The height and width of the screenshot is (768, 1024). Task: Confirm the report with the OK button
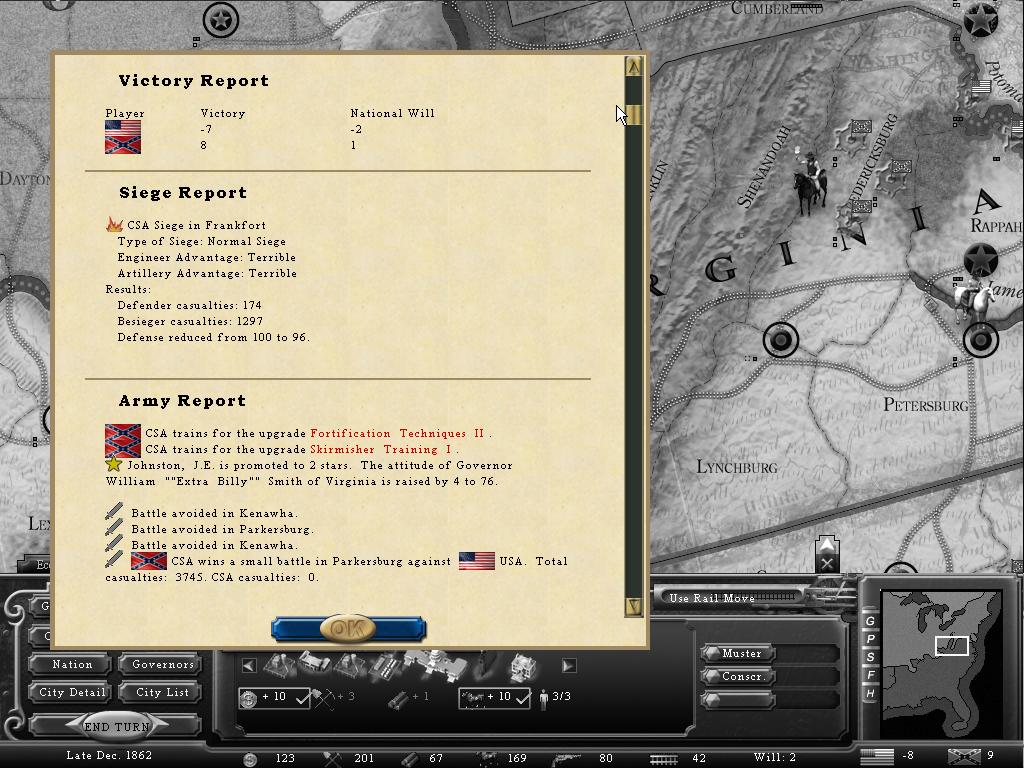pos(348,629)
